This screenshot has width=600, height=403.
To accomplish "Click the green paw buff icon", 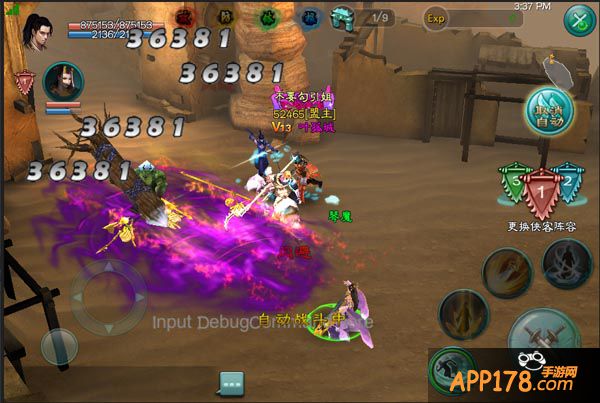I will [269, 17].
